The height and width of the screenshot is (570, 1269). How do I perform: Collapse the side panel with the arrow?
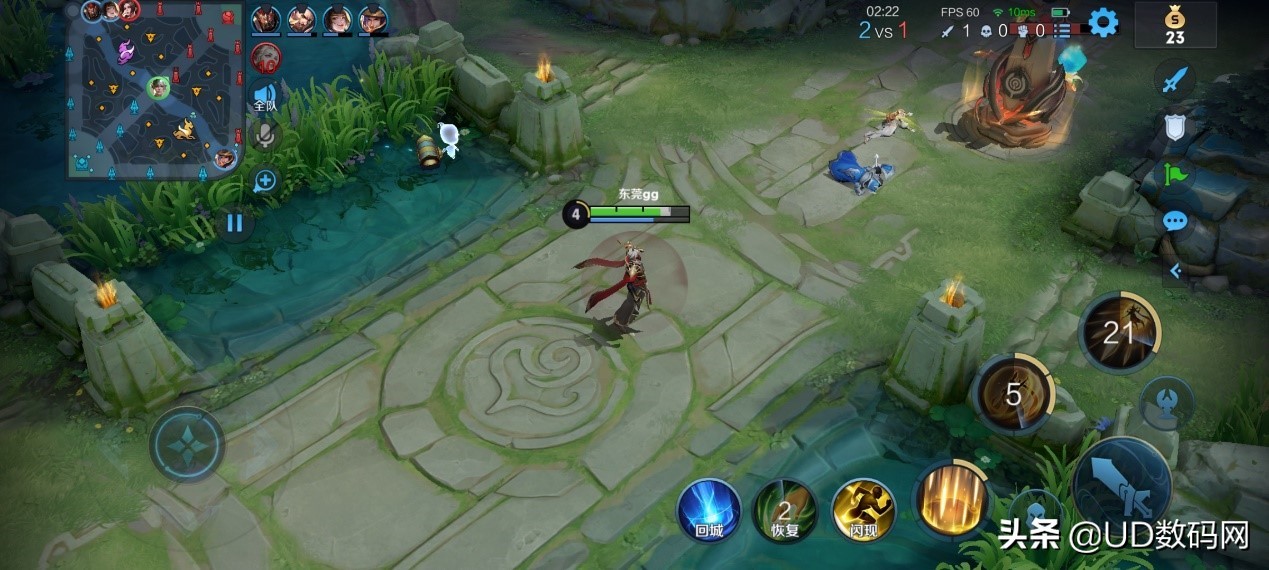1175,270
